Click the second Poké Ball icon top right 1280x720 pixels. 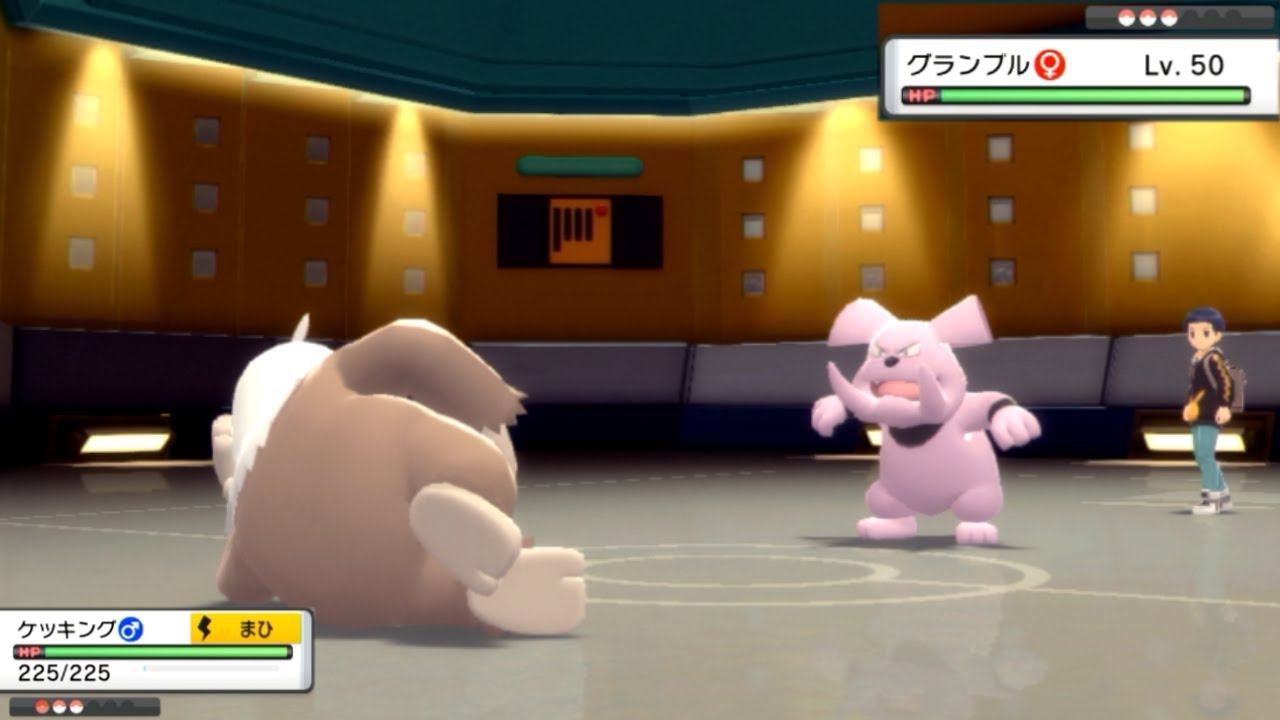(1148, 16)
